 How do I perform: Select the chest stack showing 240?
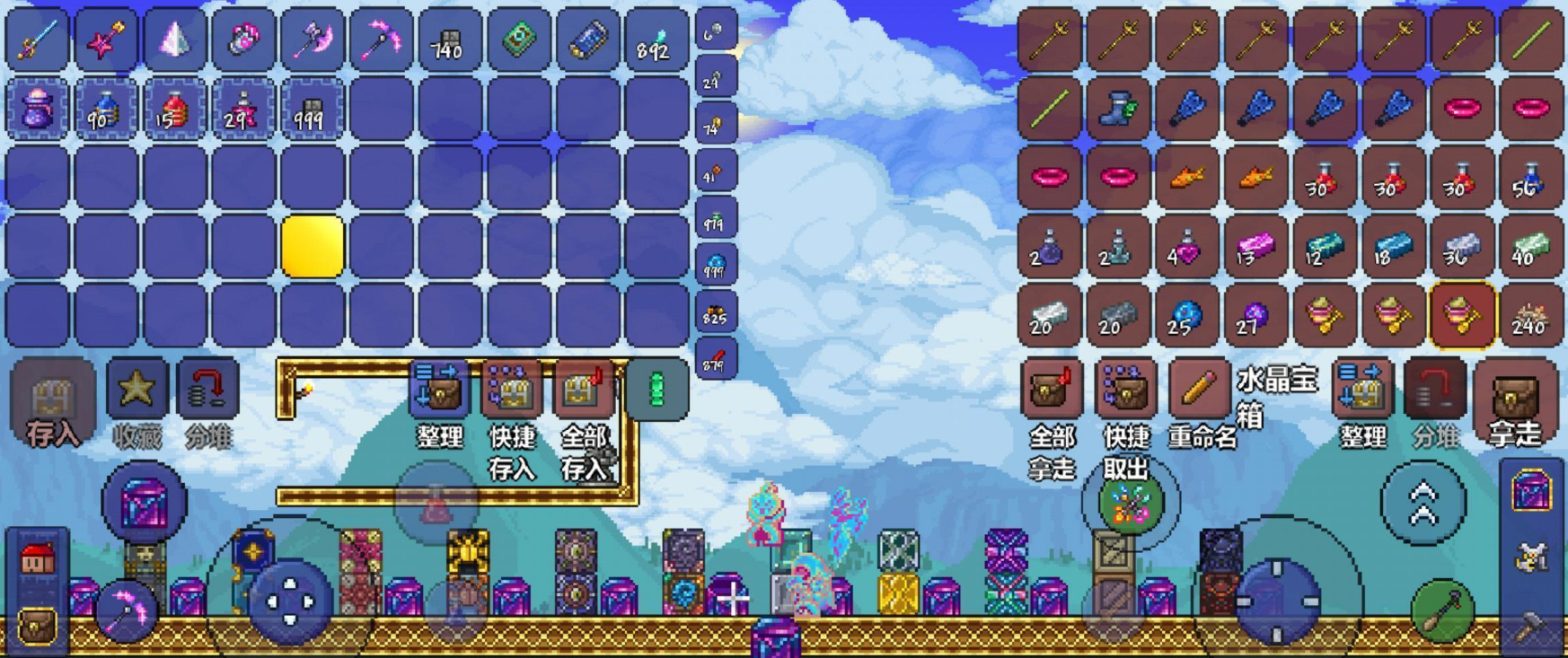tap(1529, 315)
